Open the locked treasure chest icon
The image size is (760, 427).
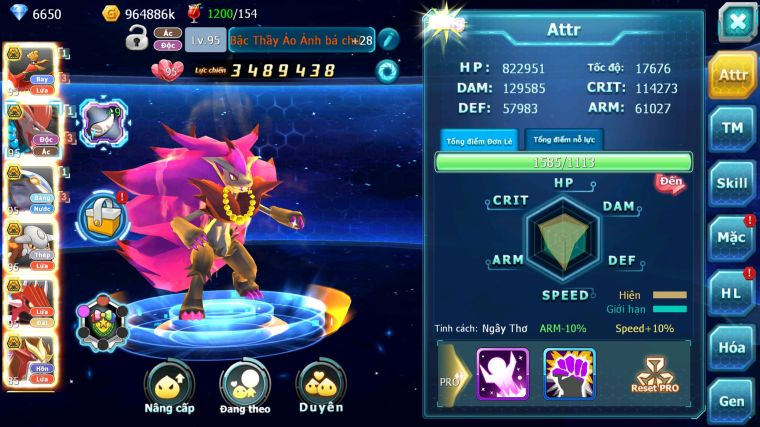[x=103, y=216]
